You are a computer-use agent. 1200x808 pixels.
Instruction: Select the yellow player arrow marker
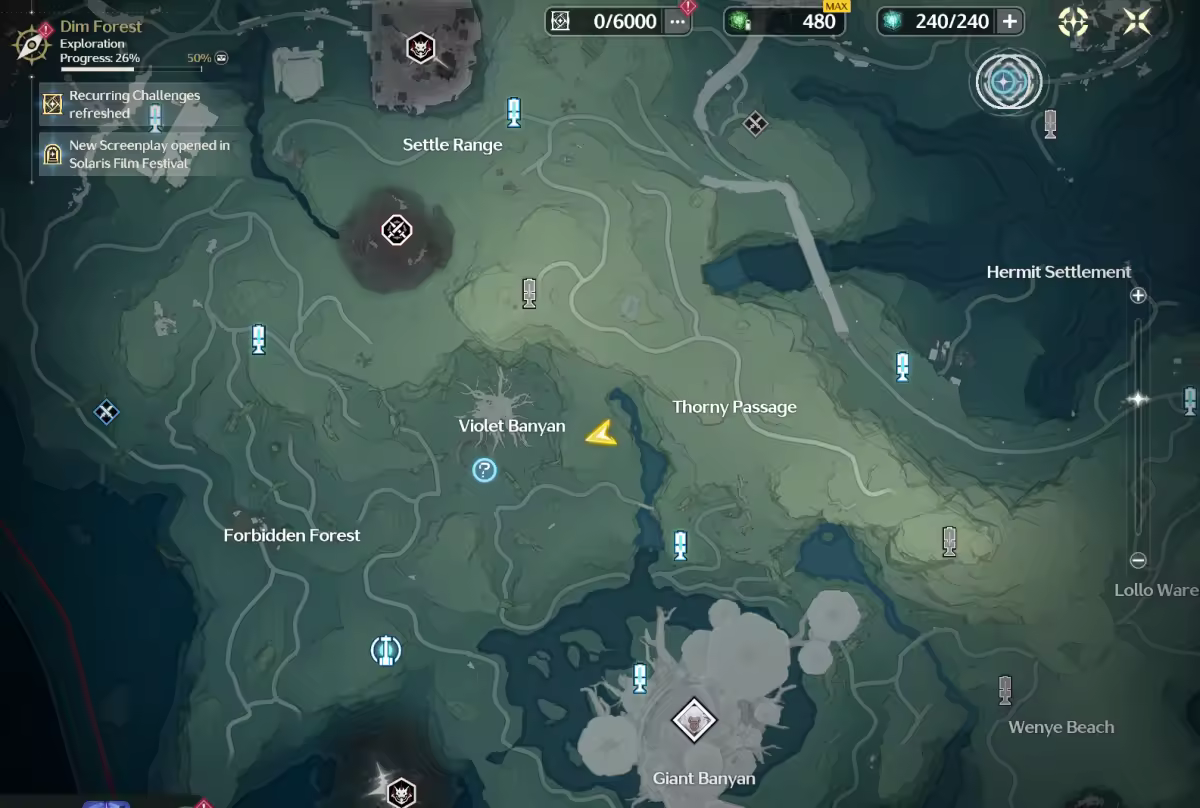(601, 432)
